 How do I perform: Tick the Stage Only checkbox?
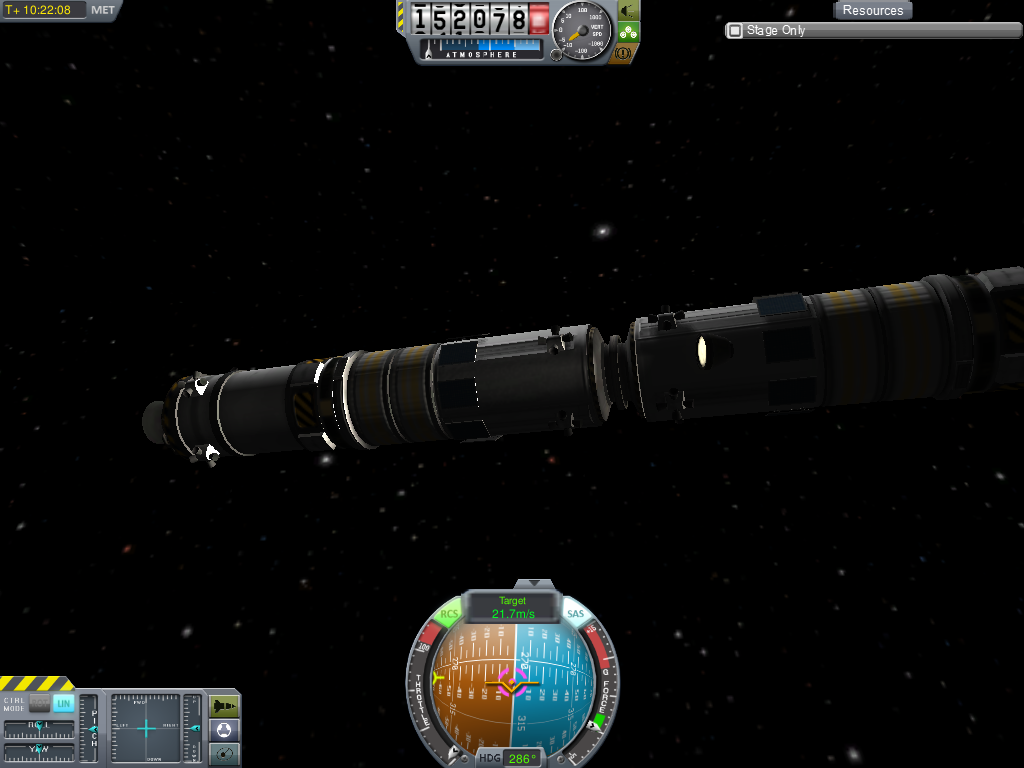[x=735, y=31]
